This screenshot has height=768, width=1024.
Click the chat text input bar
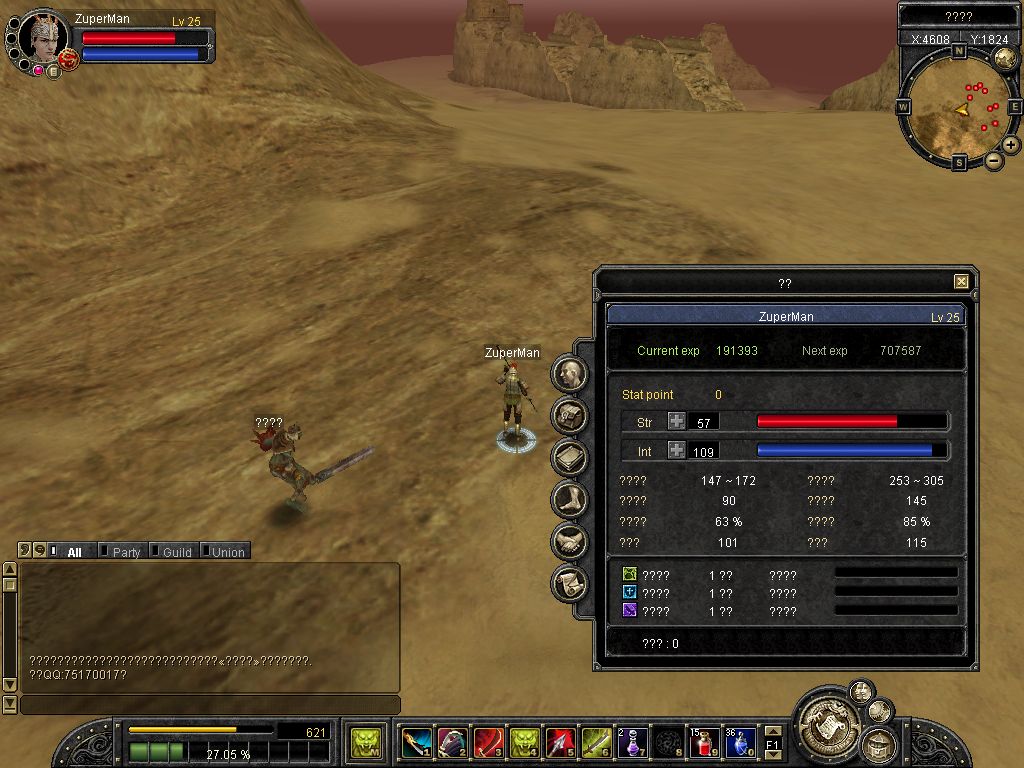click(x=210, y=705)
